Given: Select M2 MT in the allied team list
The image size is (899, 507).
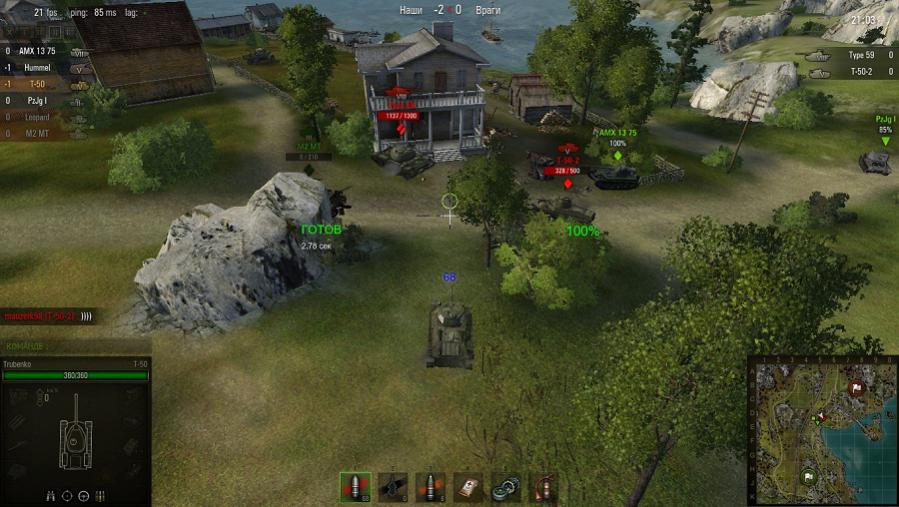Looking at the screenshot, I should click(38, 135).
